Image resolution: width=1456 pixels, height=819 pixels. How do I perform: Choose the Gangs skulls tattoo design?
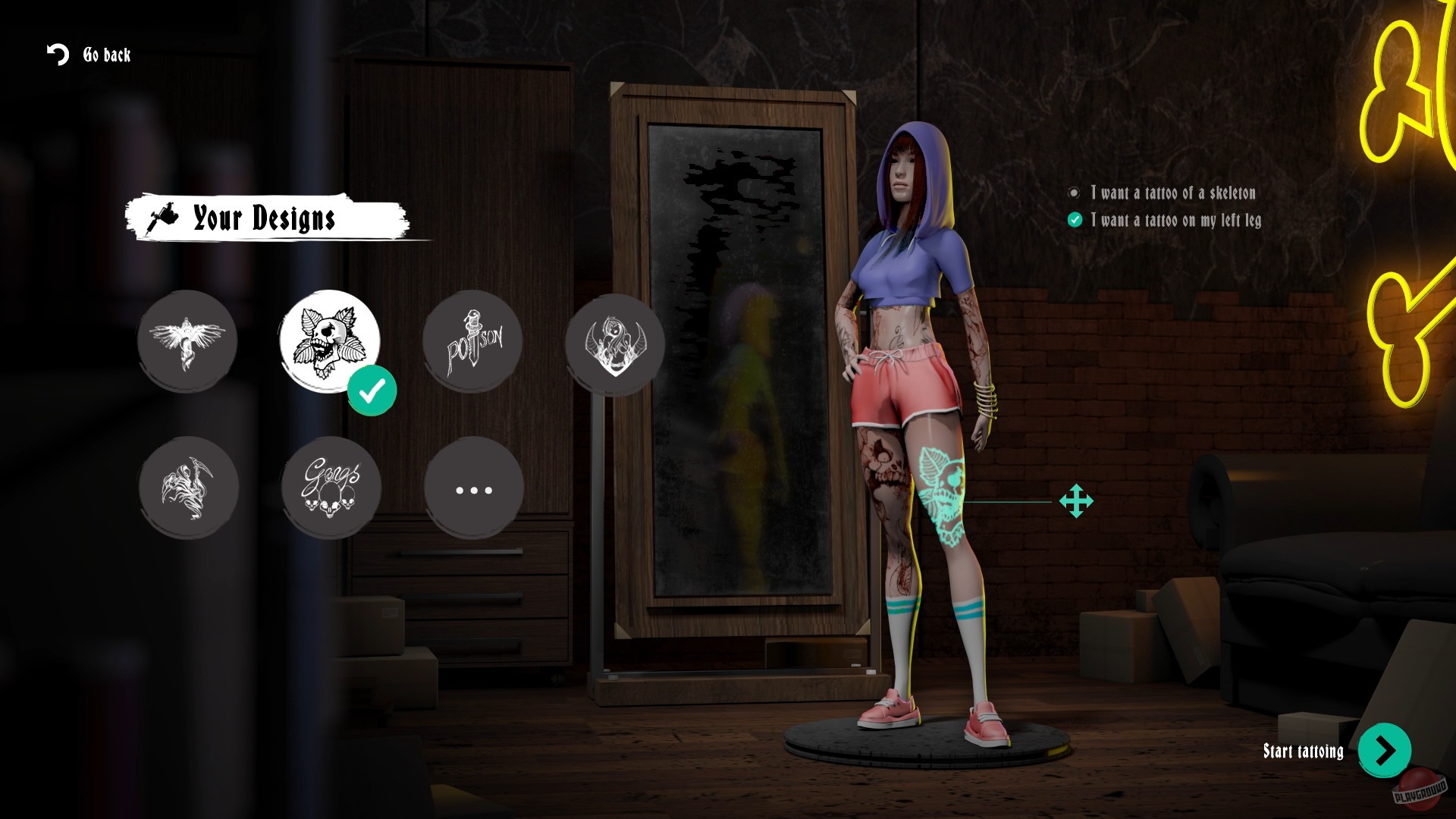point(330,488)
